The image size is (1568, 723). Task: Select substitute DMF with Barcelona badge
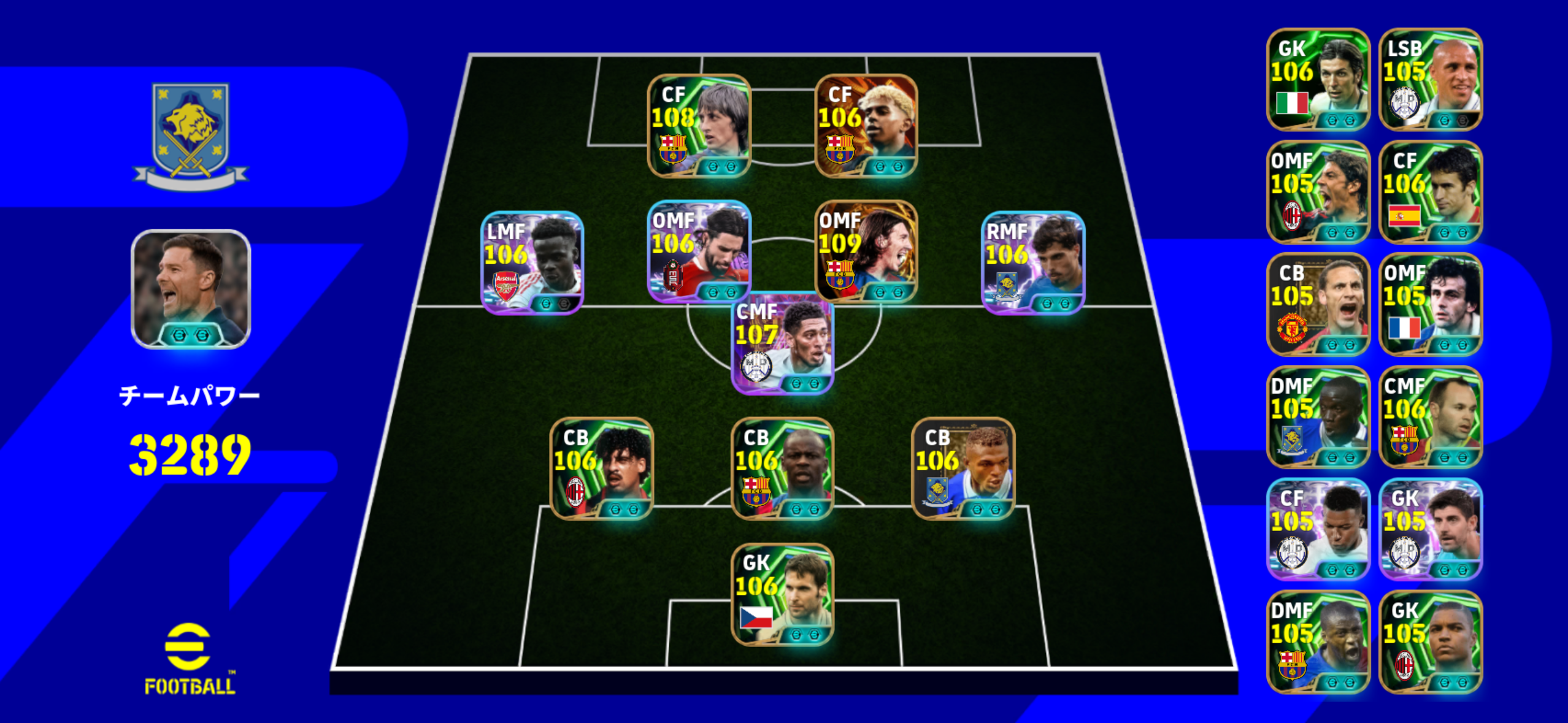[1318, 642]
